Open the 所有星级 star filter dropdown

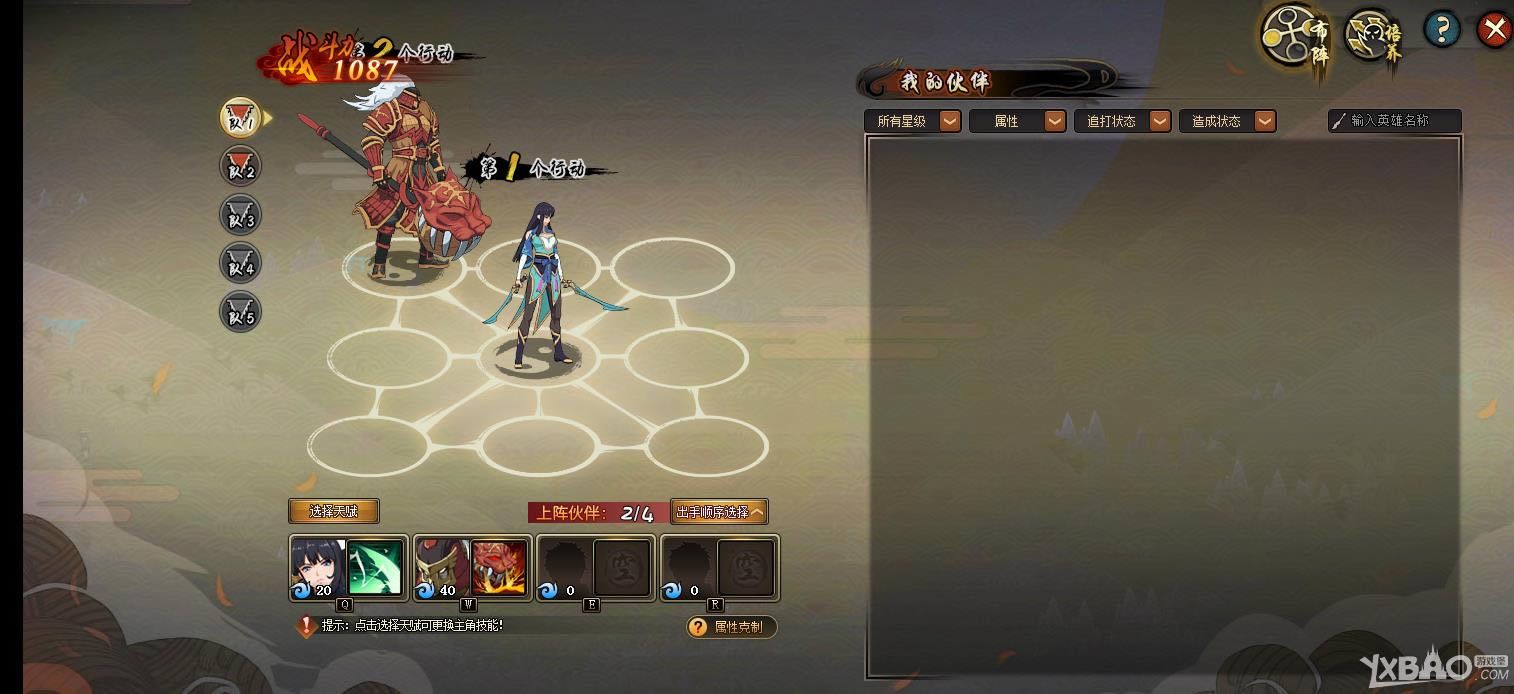912,121
